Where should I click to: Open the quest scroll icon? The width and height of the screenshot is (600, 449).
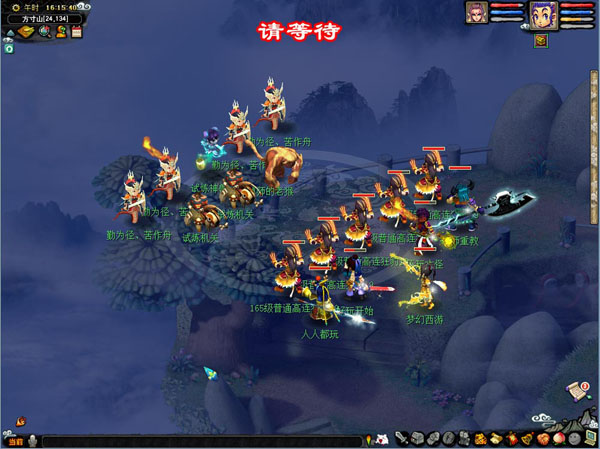pyautogui.click(x=577, y=390)
